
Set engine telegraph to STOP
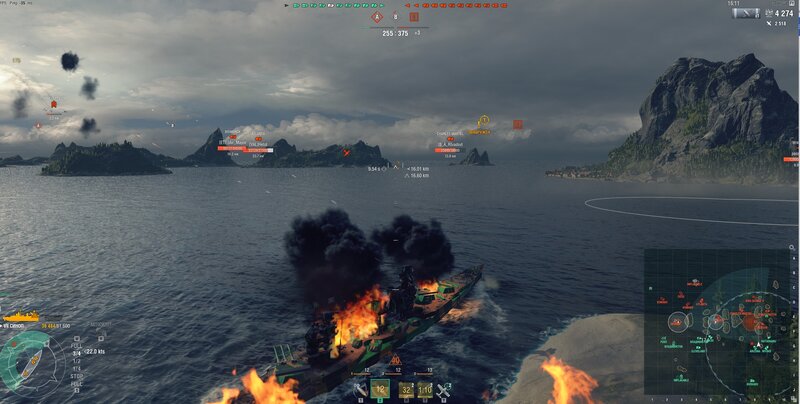76,376
